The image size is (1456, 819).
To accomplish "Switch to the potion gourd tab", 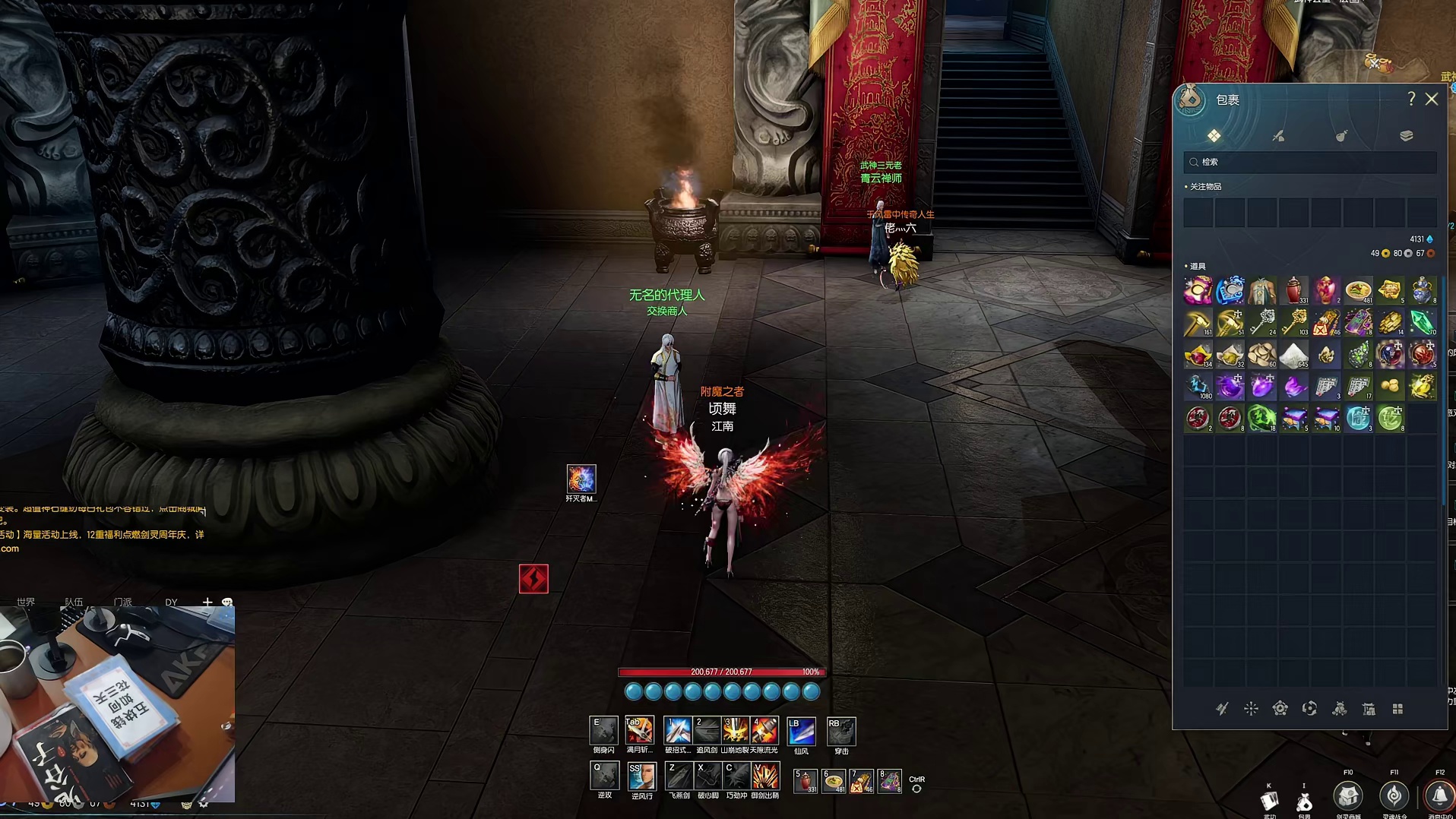I will pyautogui.click(x=1342, y=136).
